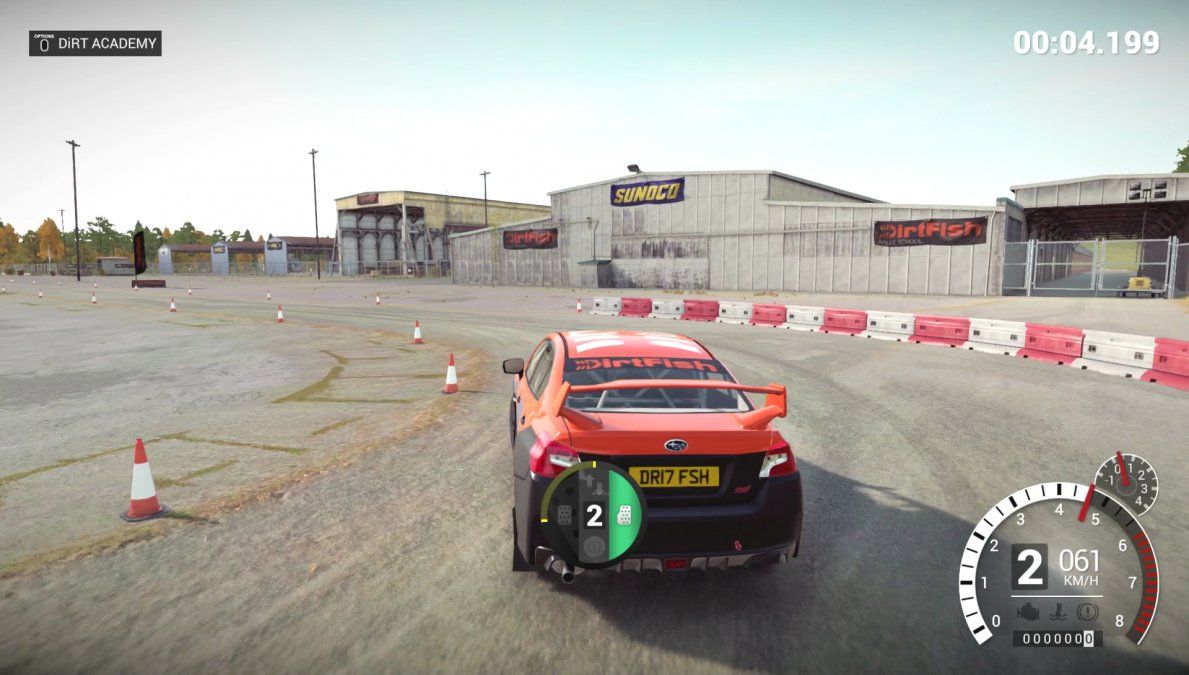Click the engine warning icon
Screen dimensions: 1189x675
[1027, 612]
